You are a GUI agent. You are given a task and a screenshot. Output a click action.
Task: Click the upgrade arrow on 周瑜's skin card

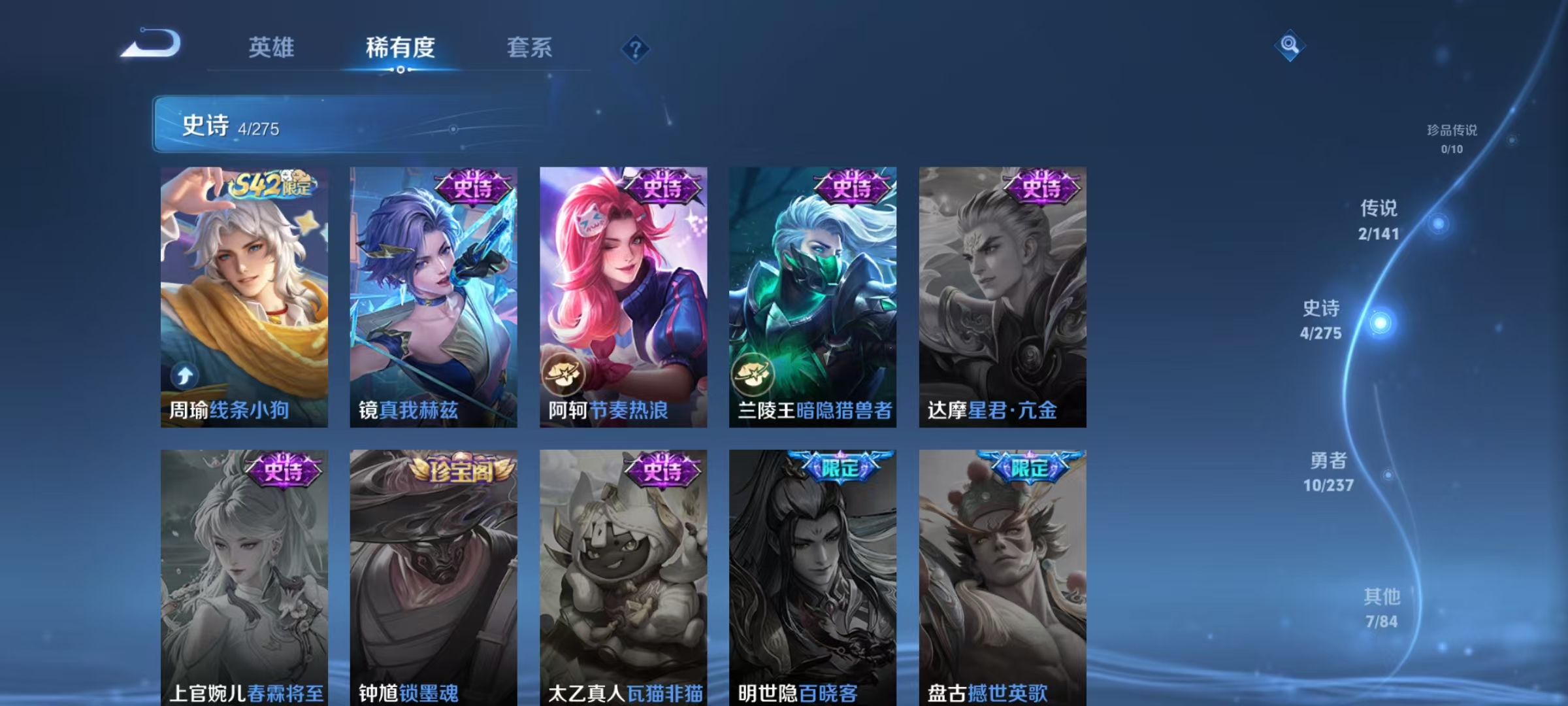185,375
